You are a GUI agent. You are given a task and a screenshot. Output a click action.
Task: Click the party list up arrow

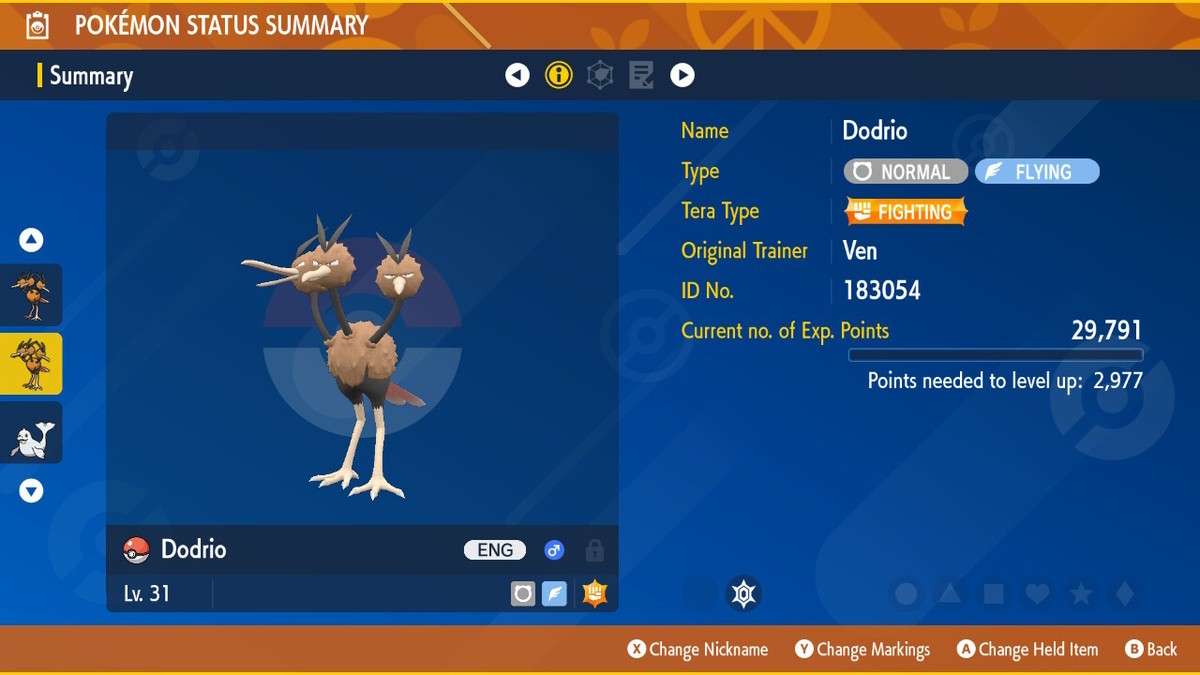coord(31,240)
